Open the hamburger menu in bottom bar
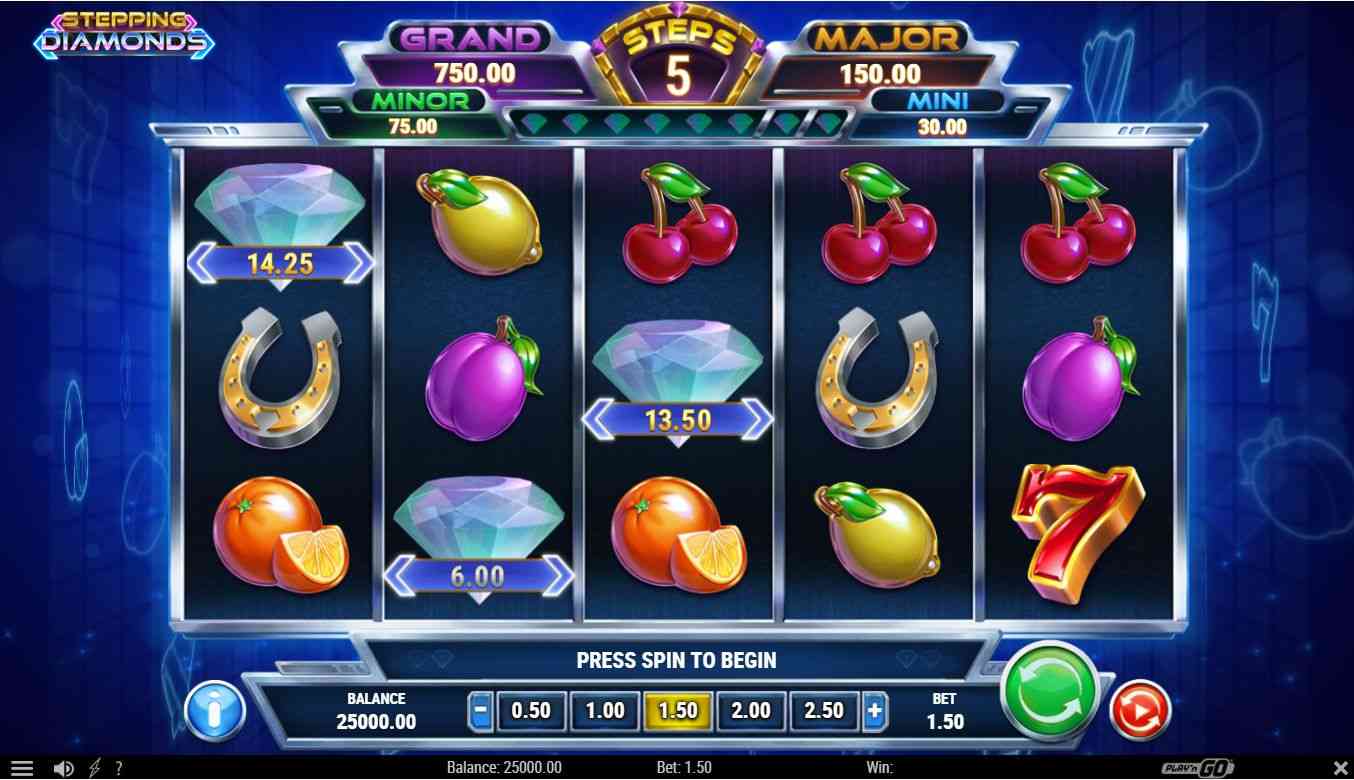 click(21, 768)
